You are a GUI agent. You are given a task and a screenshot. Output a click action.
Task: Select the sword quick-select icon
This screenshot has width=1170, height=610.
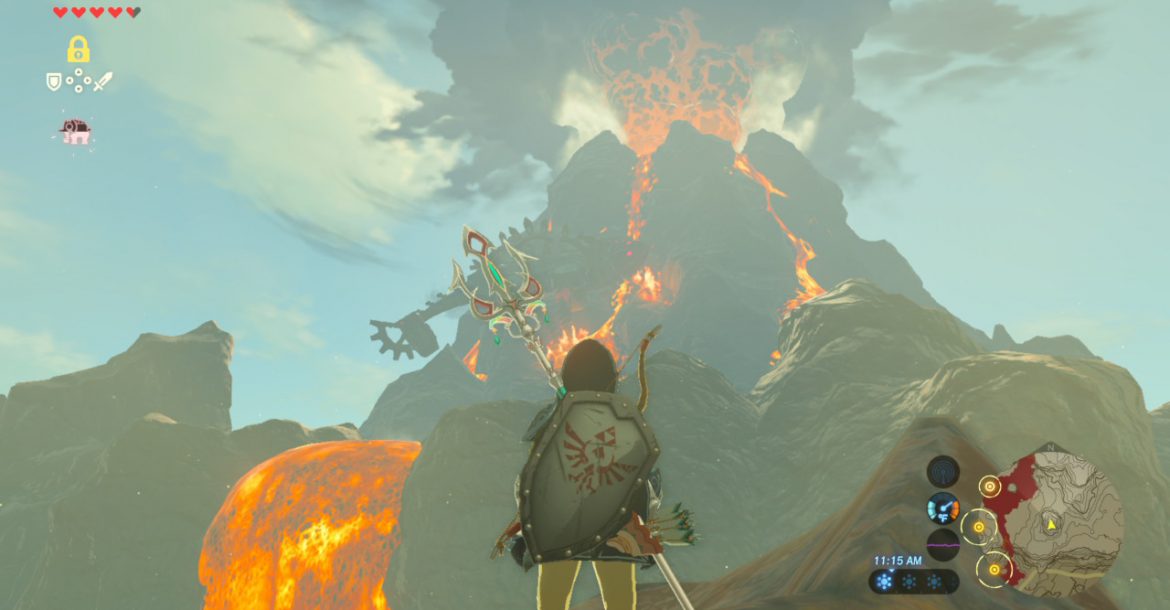pos(103,82)
